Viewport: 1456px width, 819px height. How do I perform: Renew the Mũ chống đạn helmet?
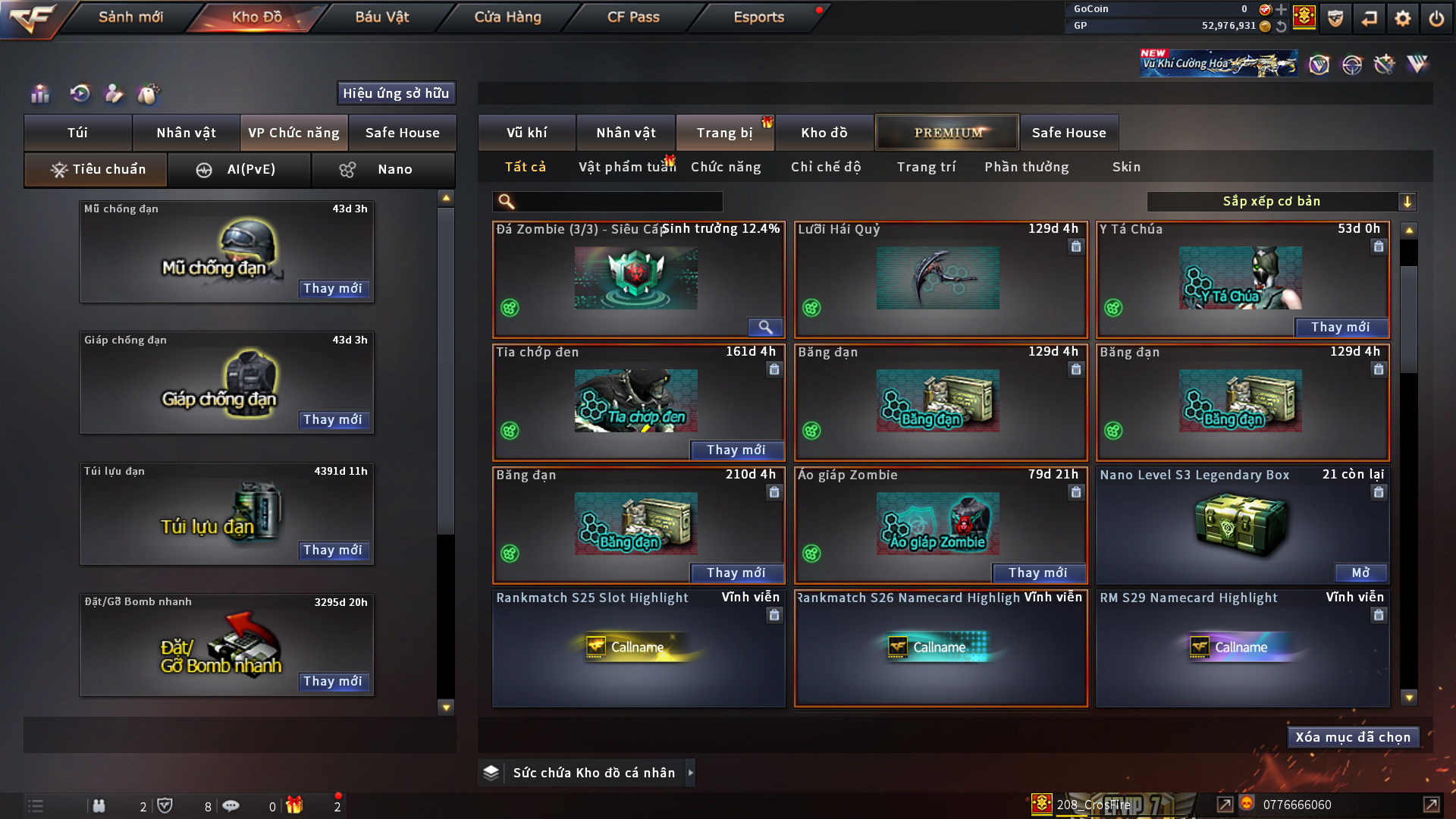click(333, 288)
